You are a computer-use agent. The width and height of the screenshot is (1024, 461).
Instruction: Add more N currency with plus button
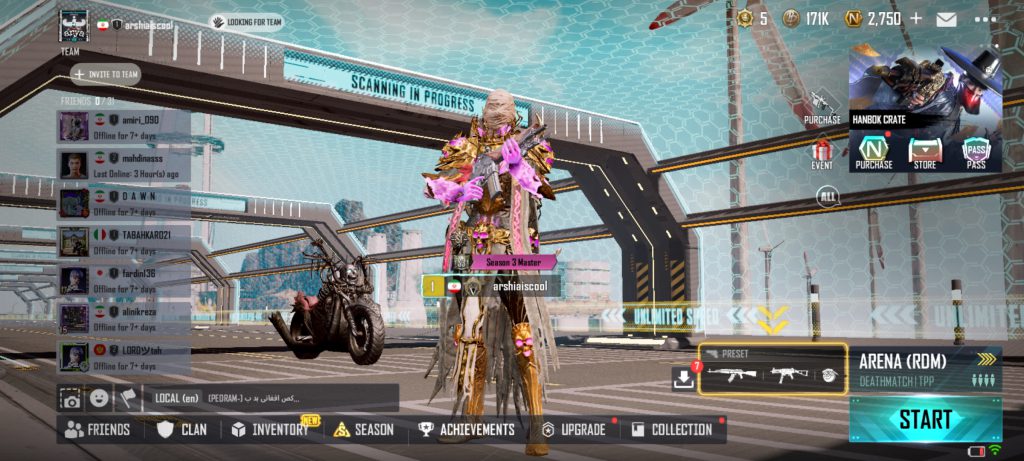coord(917,19)
